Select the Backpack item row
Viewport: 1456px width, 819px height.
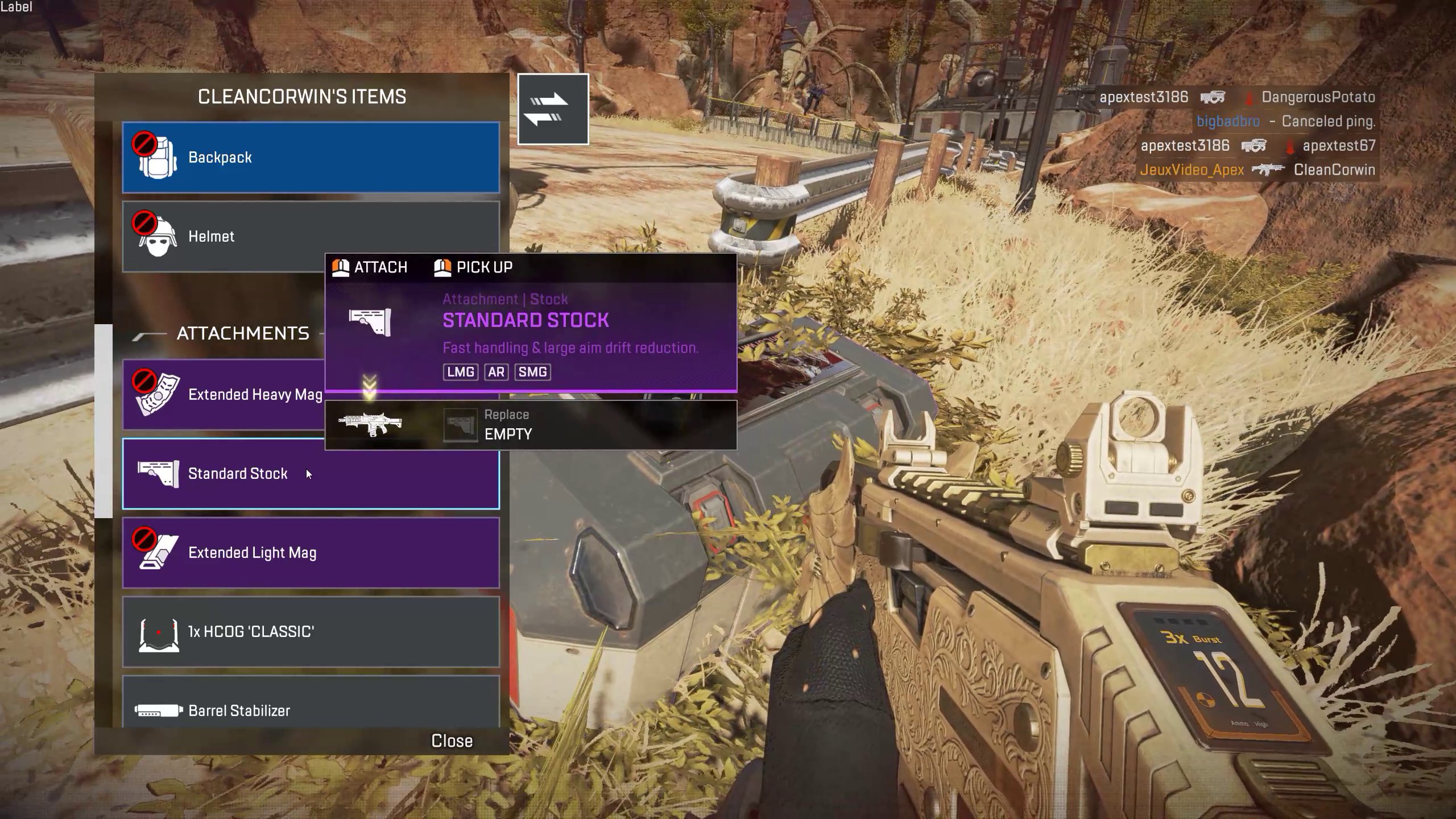311,158
